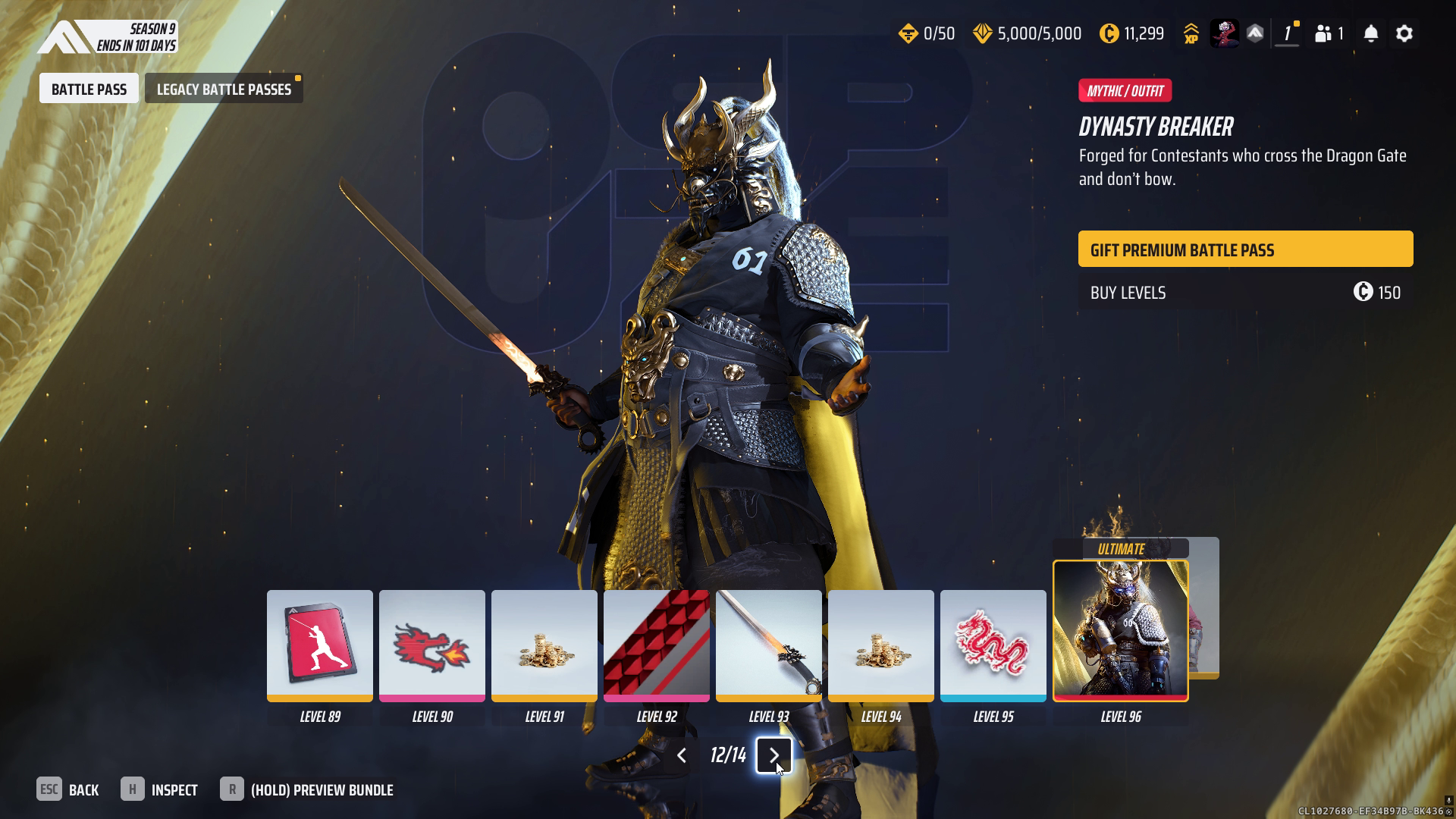Click the Back button
Screen dimensions: 1456x819
pos(68,789)
